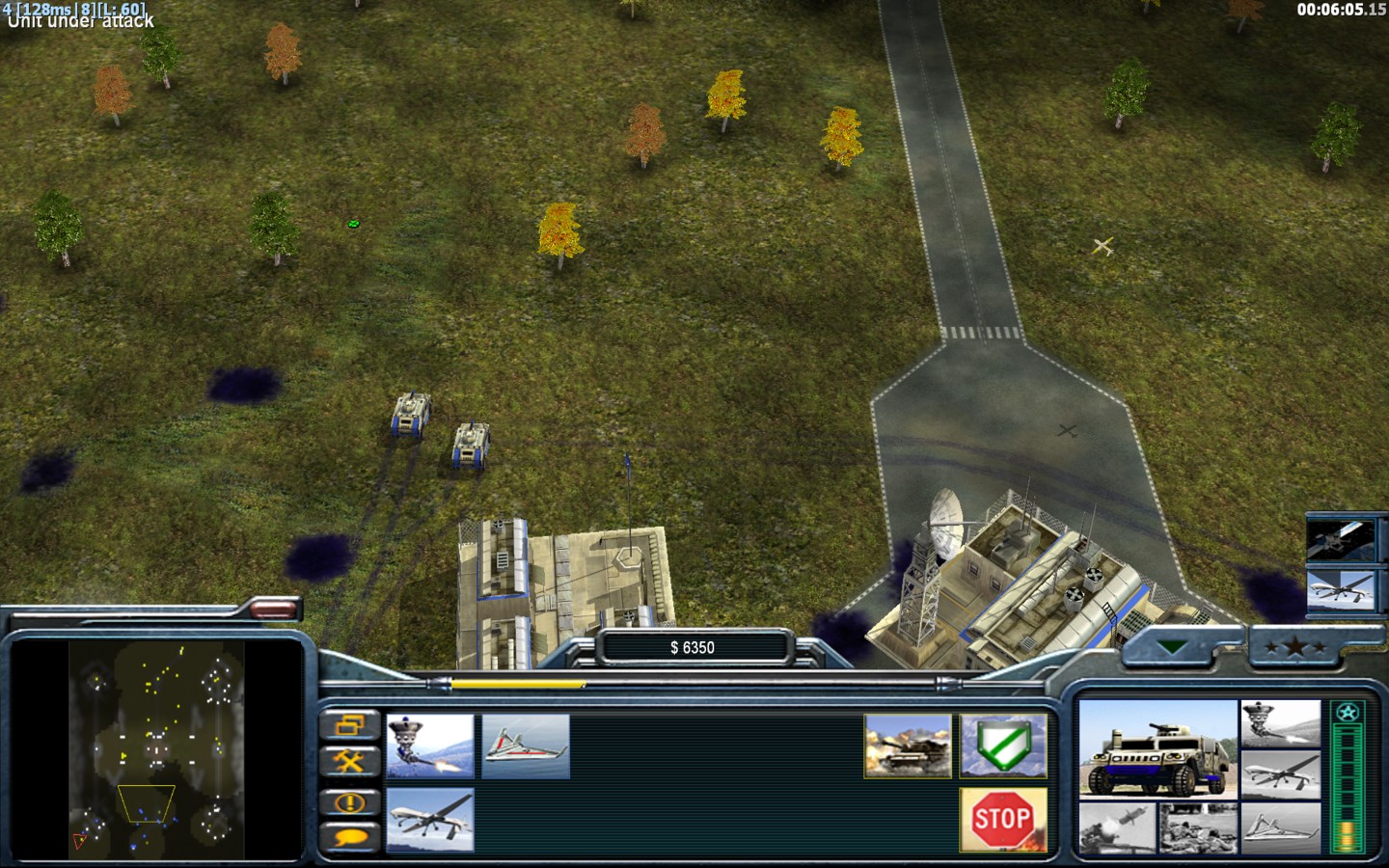Collapse the control bar with green arrow
The height and width of the screenshot is (868, 1389).
pyautogui.click(x=1173, y=647)
